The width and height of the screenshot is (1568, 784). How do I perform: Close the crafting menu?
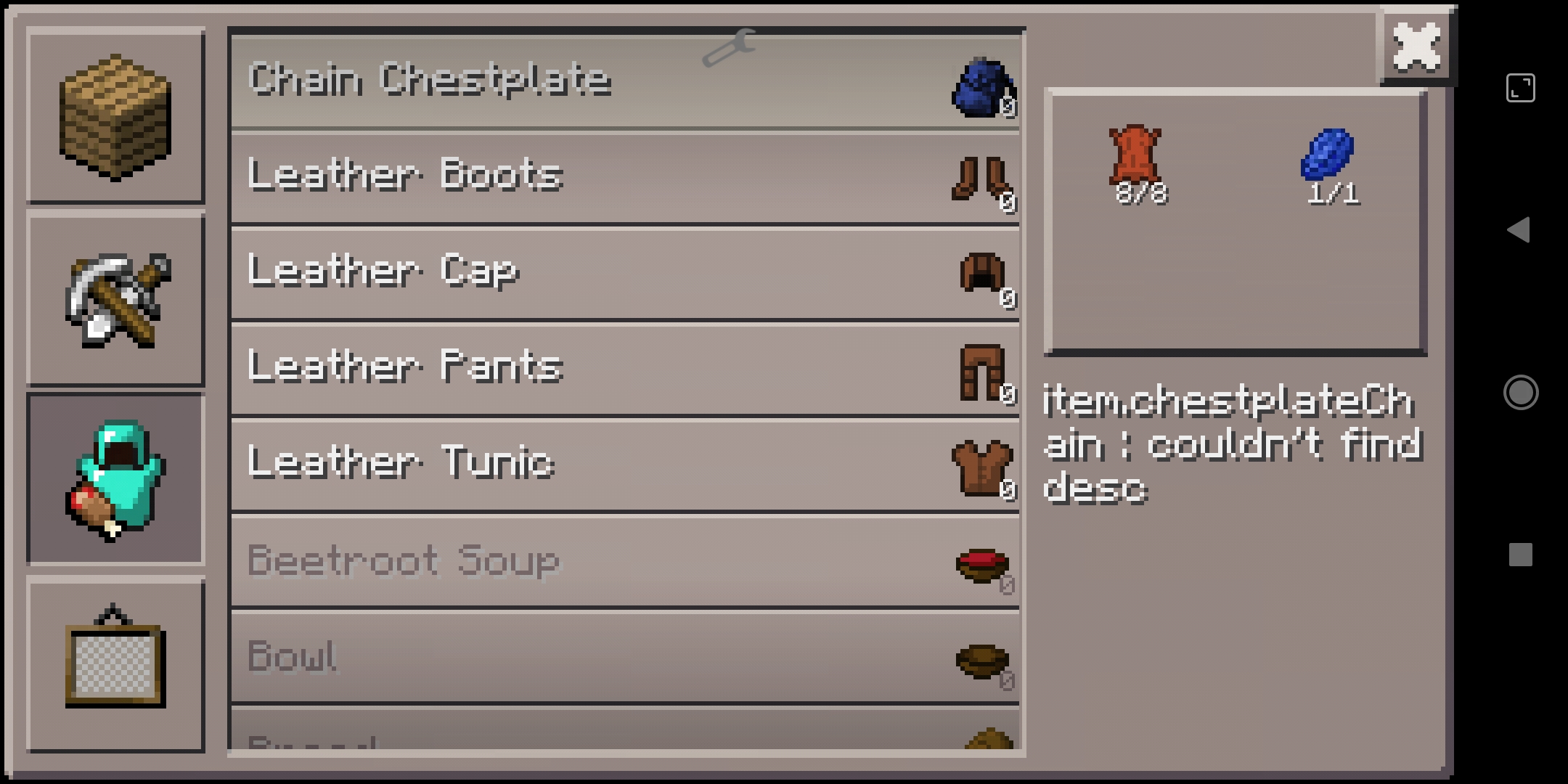(x=1417, y=48)
